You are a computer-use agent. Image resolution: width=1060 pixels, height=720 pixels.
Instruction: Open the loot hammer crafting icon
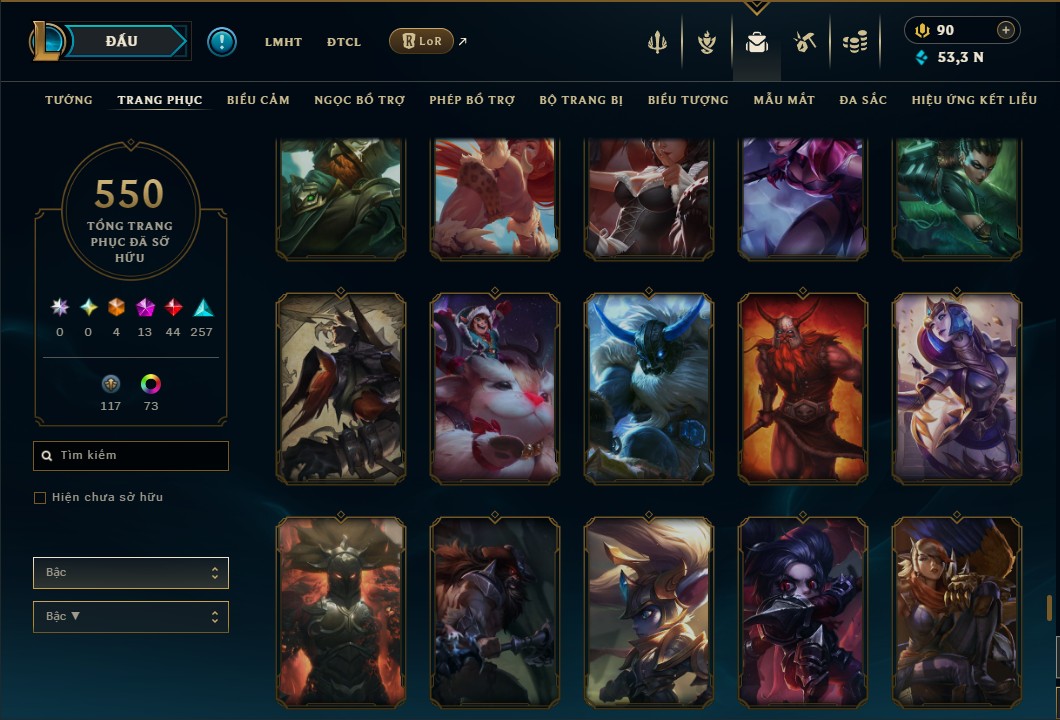[x=805, y=42]
